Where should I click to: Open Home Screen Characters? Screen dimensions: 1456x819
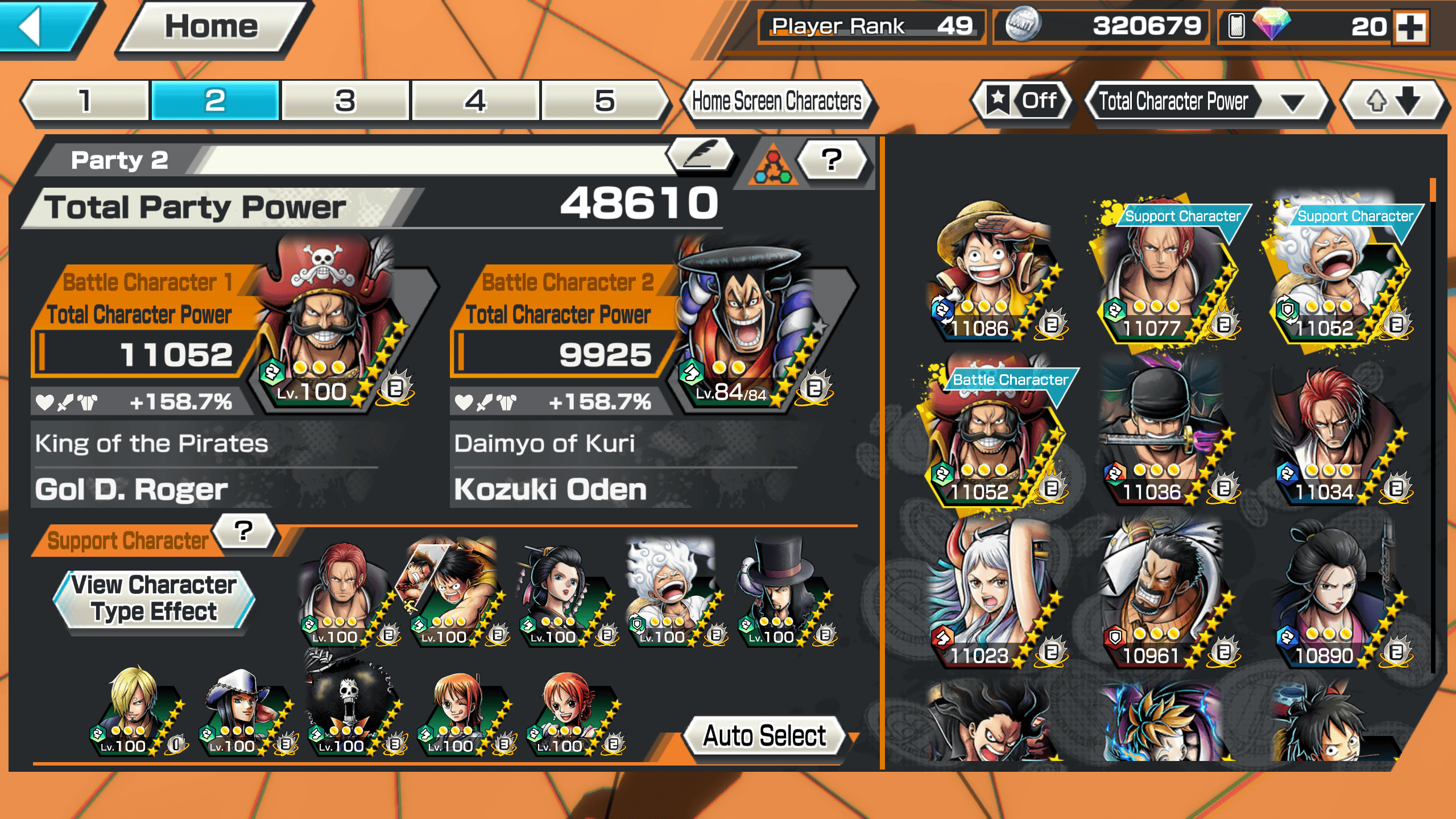point(776,101)
